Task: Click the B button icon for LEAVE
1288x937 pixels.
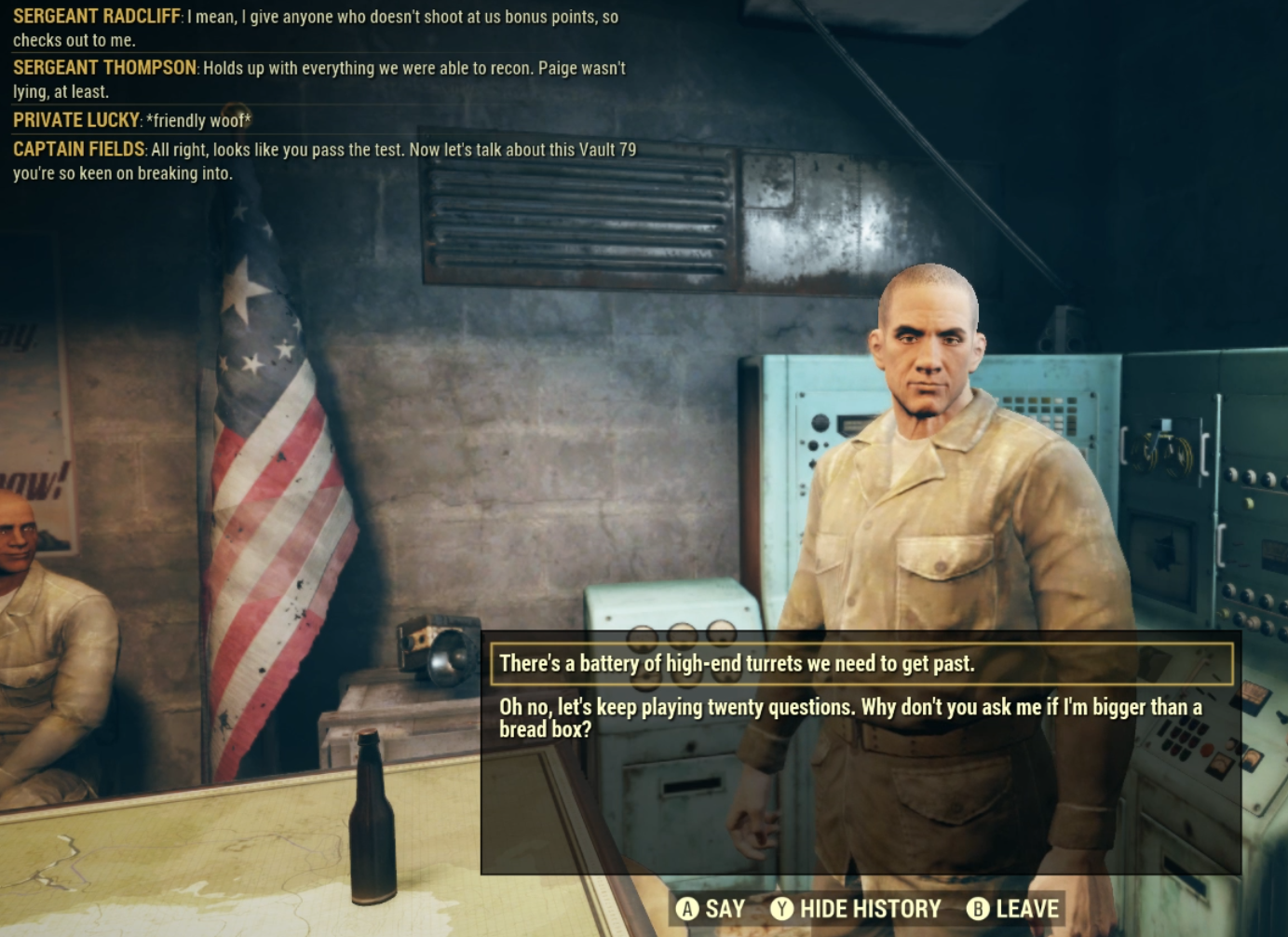Action: click(976, 906)
